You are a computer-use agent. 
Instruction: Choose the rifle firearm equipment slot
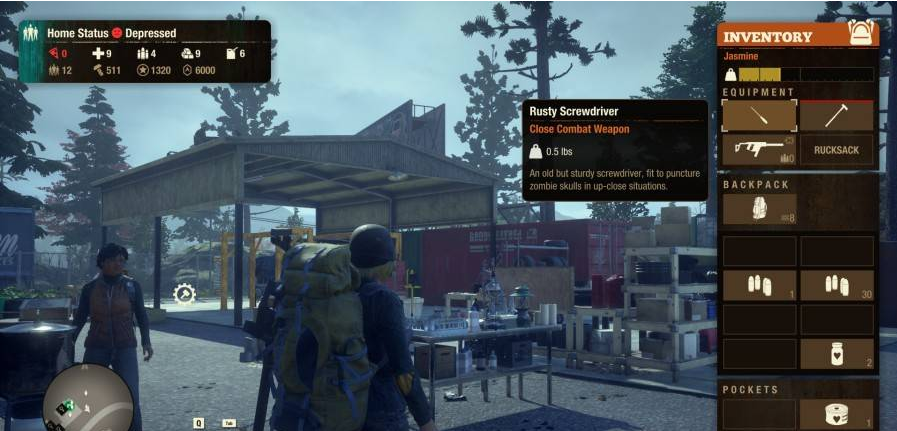click(x=759, y=150)
